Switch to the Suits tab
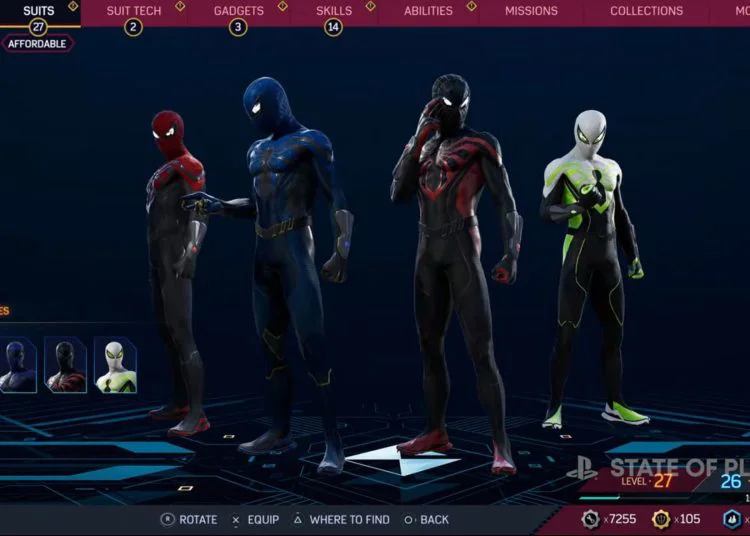750x536 pixels. coord(39,11)
